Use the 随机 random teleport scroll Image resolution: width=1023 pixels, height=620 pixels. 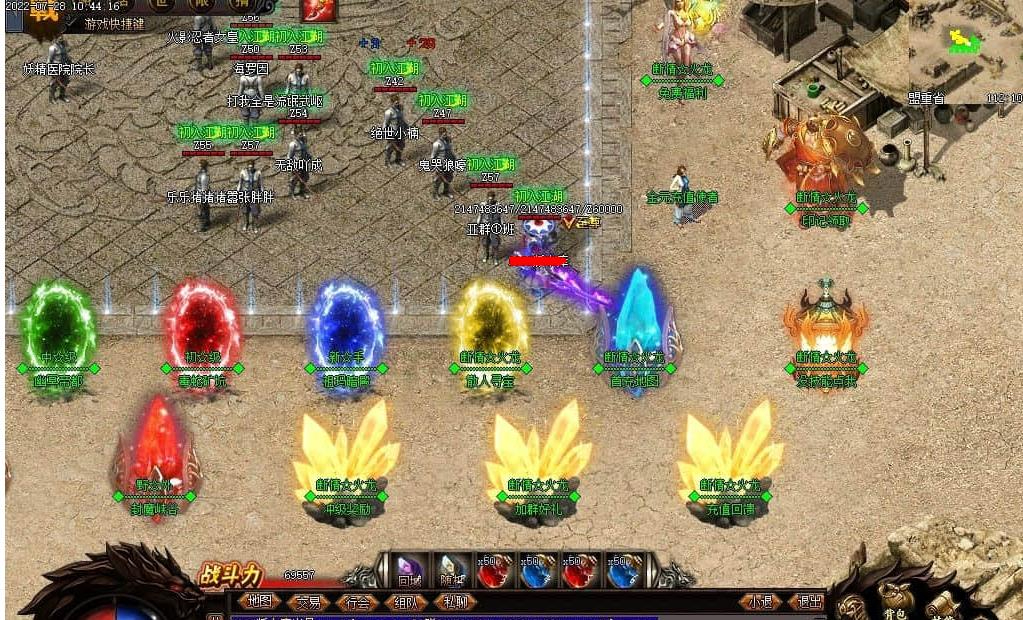[x=451, y=570]
